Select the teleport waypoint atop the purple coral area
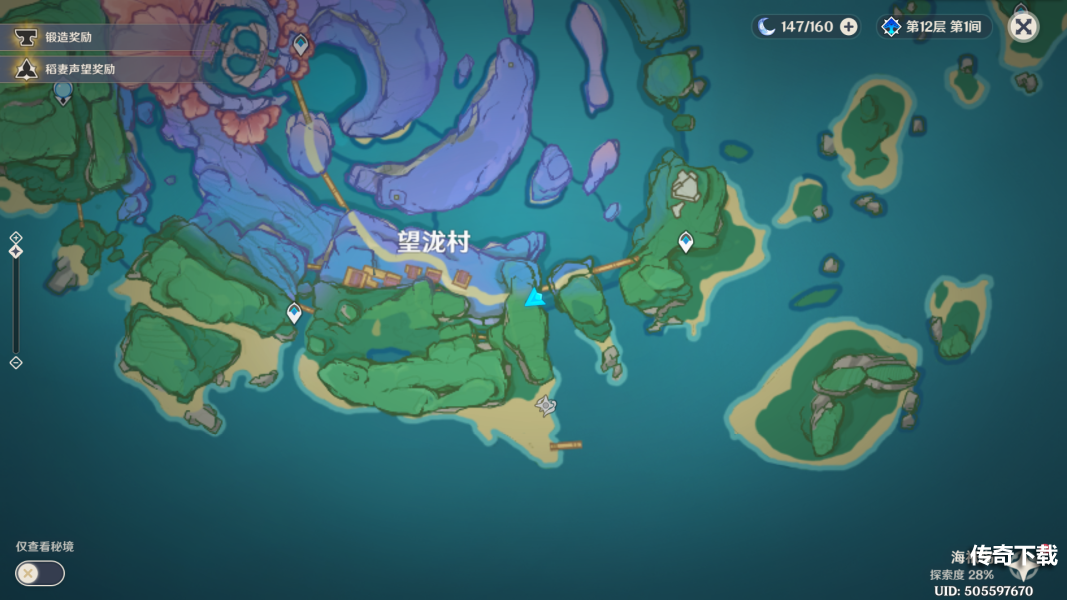 [x=300, y=44]
